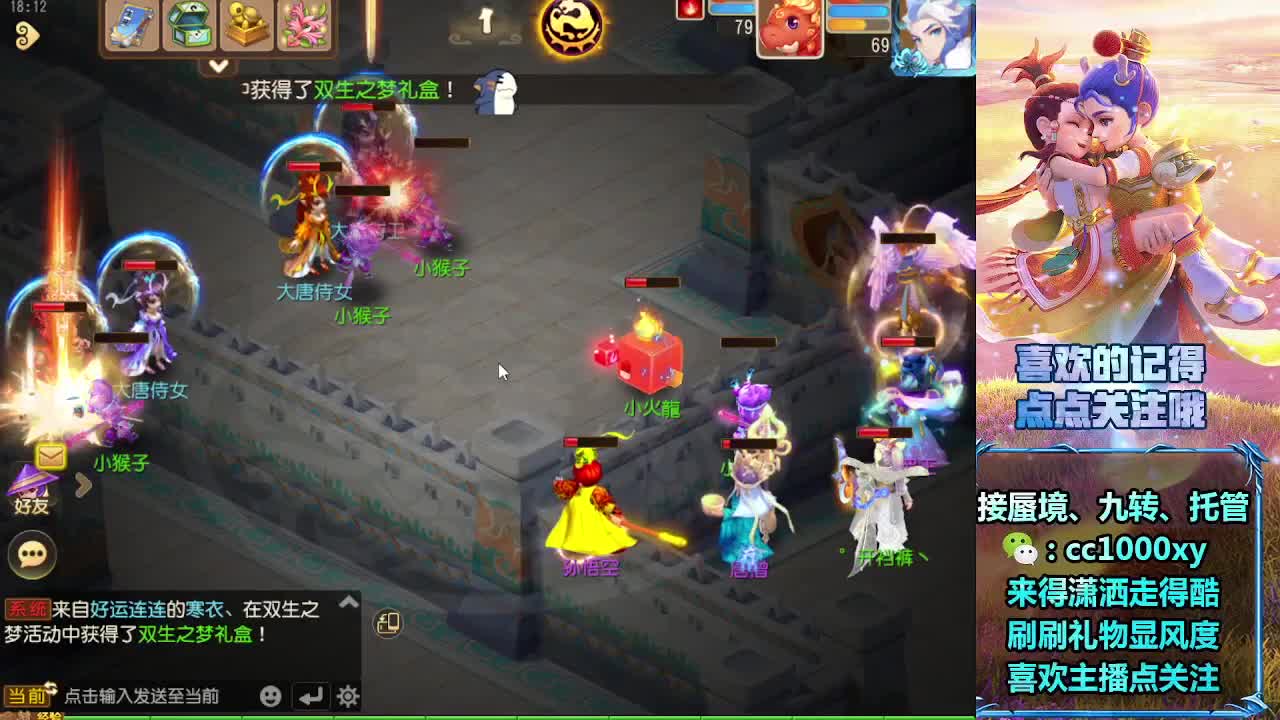Toggle PK mode with the flame icon

pos(688,9)
